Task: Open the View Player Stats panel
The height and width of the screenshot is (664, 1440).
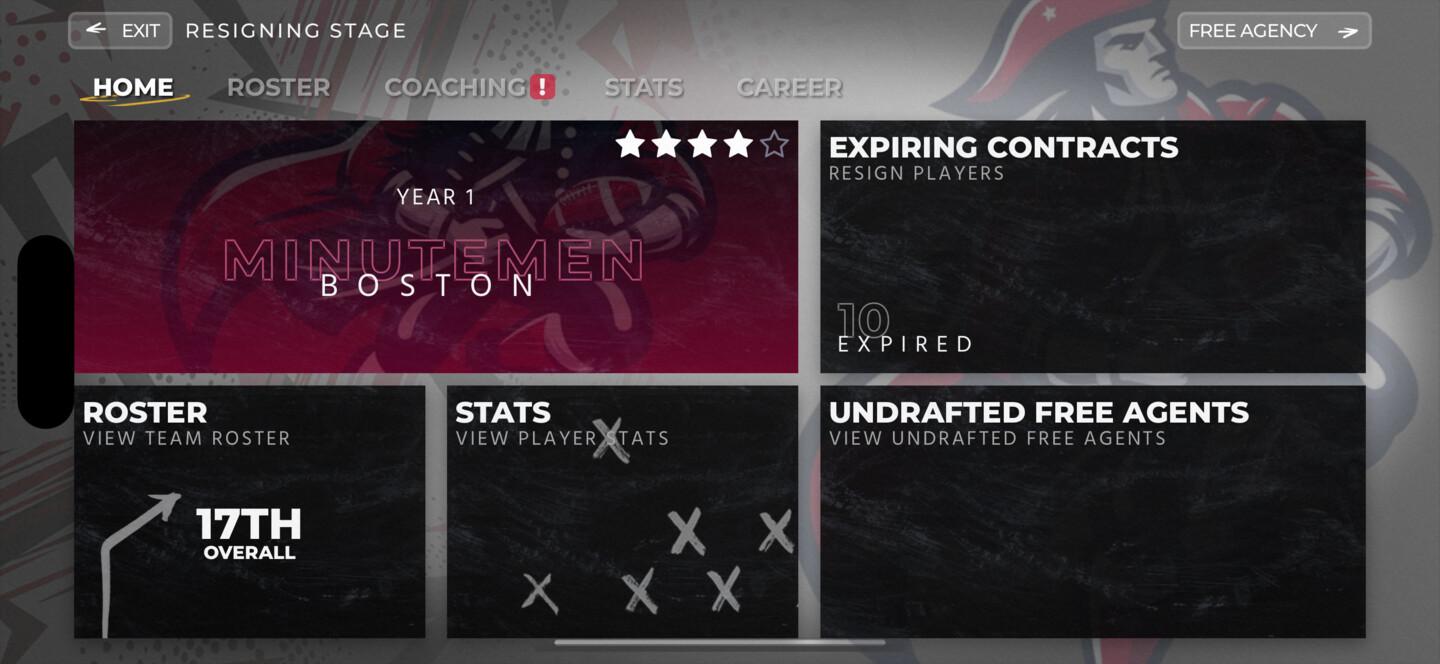Action: pos(622,511)
